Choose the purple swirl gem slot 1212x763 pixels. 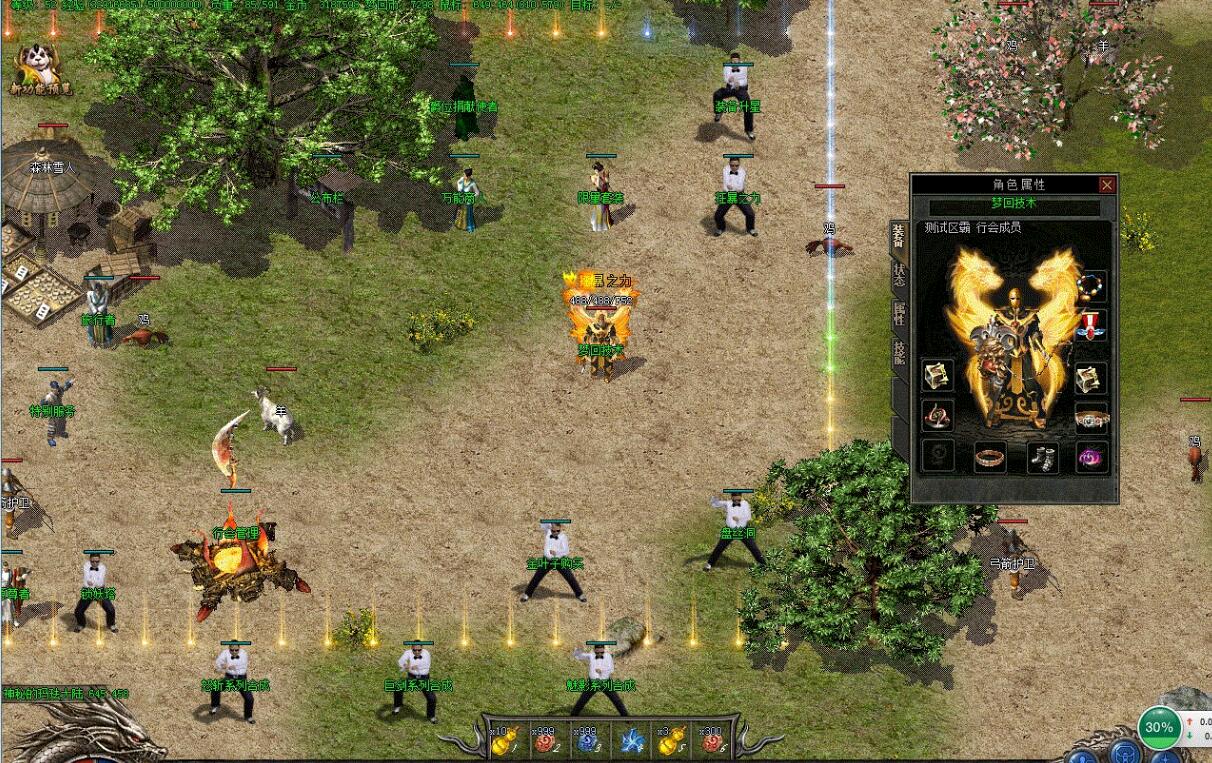coord(1091,457)
